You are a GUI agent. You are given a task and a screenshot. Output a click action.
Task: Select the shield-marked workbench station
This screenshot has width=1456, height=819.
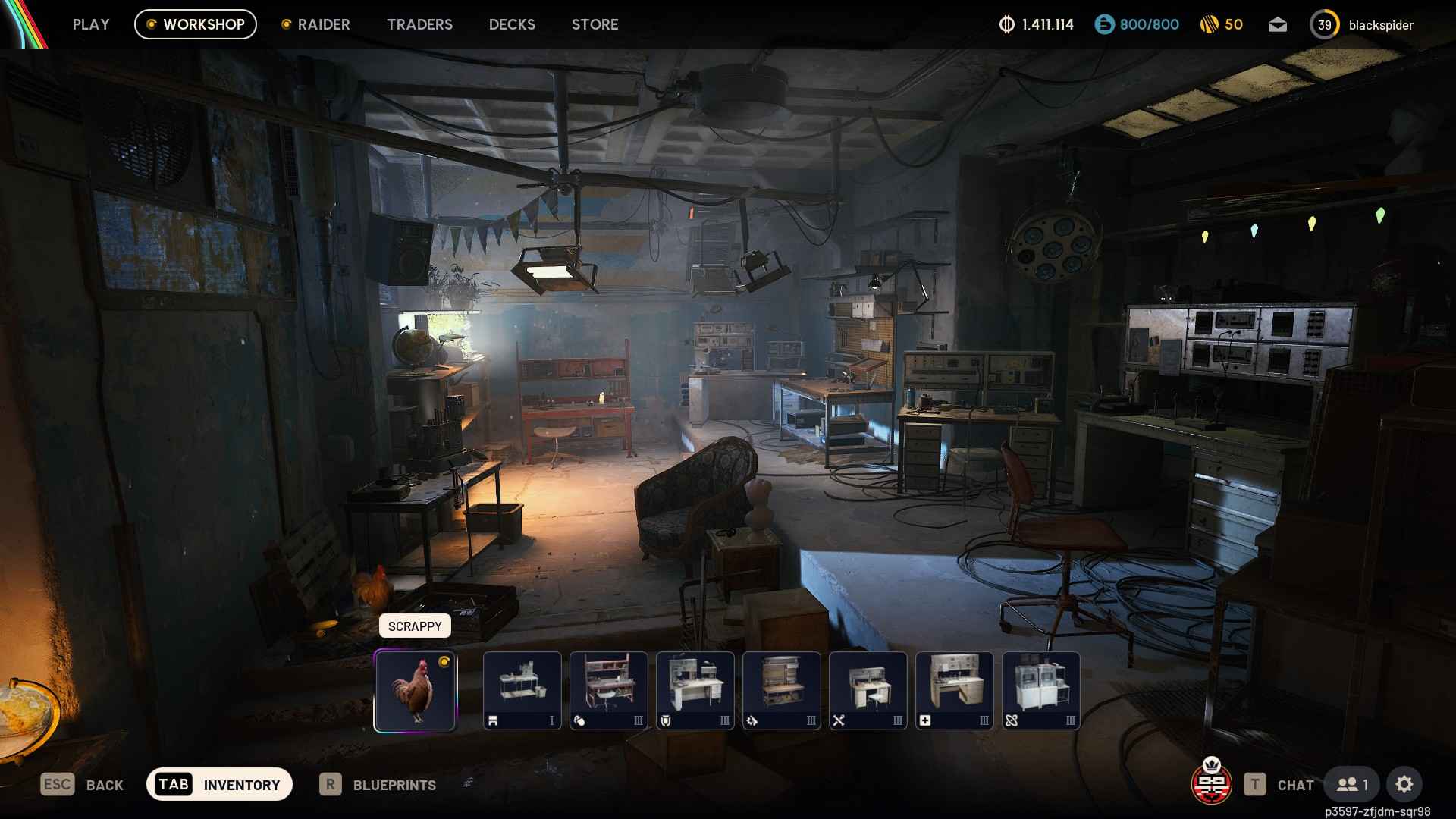pos(695,690)
